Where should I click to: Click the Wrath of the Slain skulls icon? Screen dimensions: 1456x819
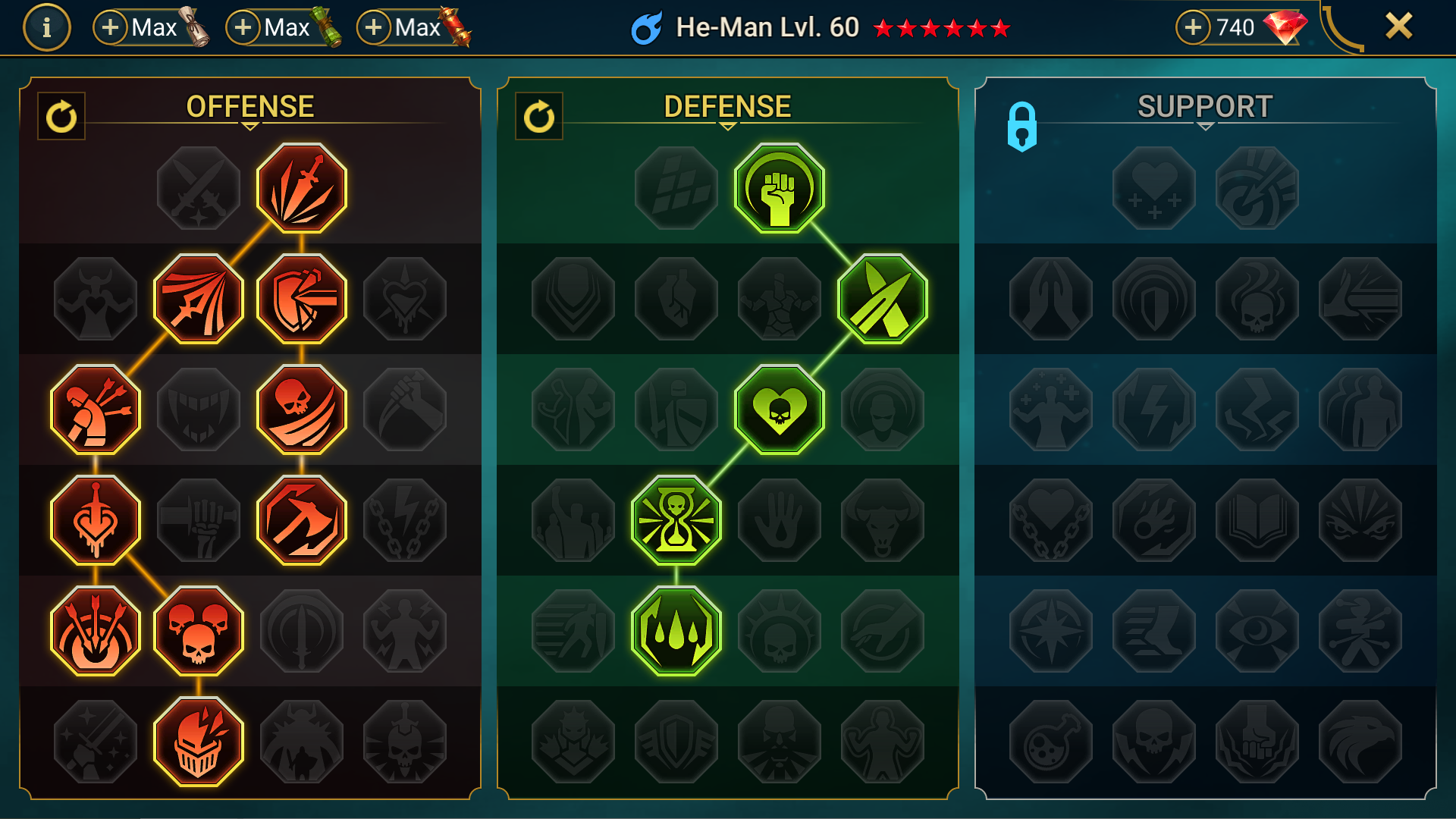click(199, 629)
